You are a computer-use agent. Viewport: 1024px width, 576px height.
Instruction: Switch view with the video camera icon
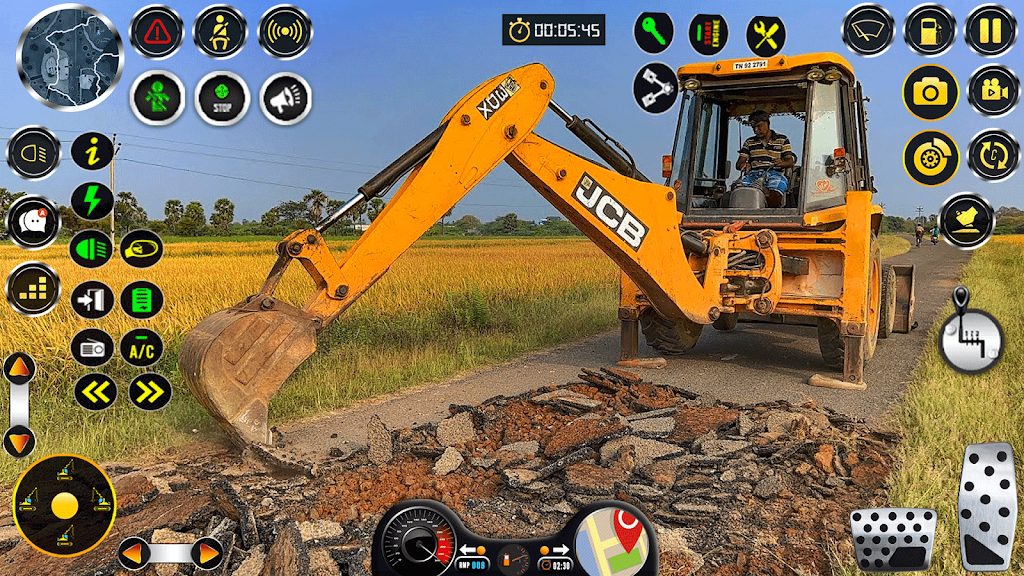(993, 91)
